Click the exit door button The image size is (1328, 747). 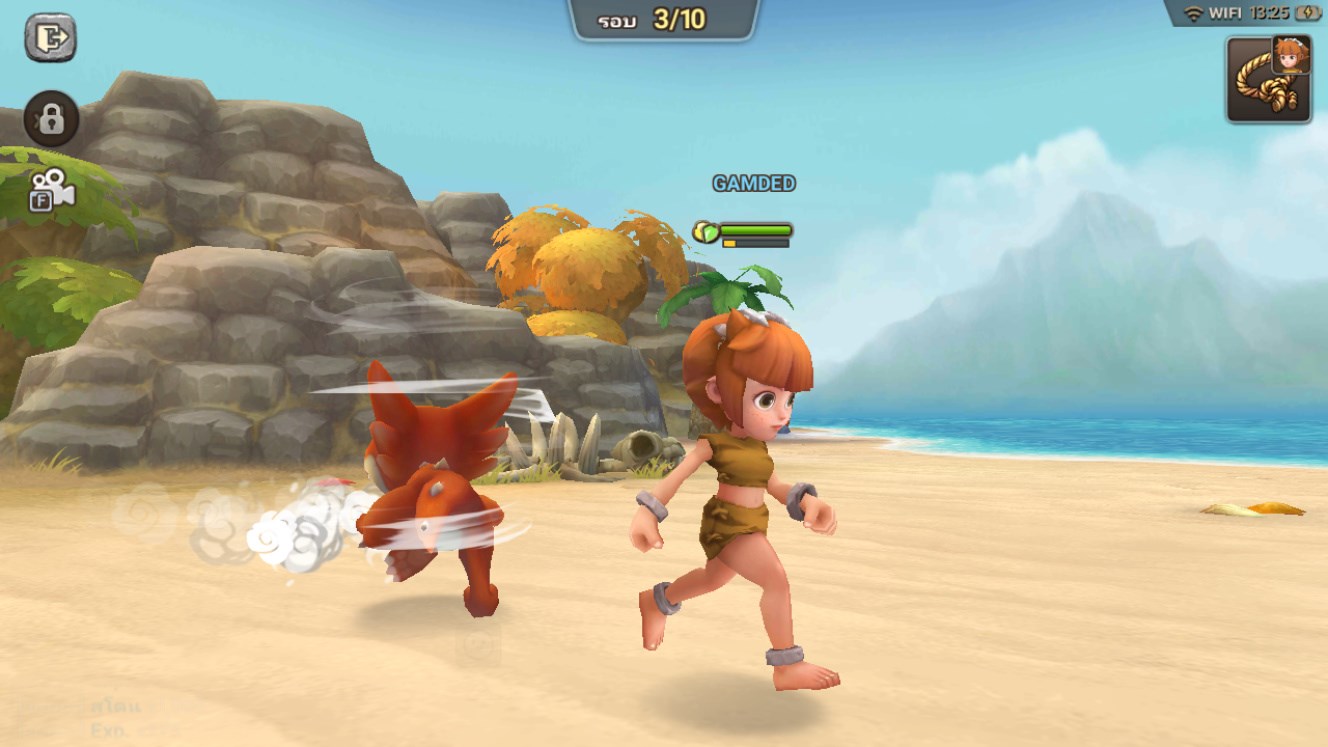pos(50,38)
